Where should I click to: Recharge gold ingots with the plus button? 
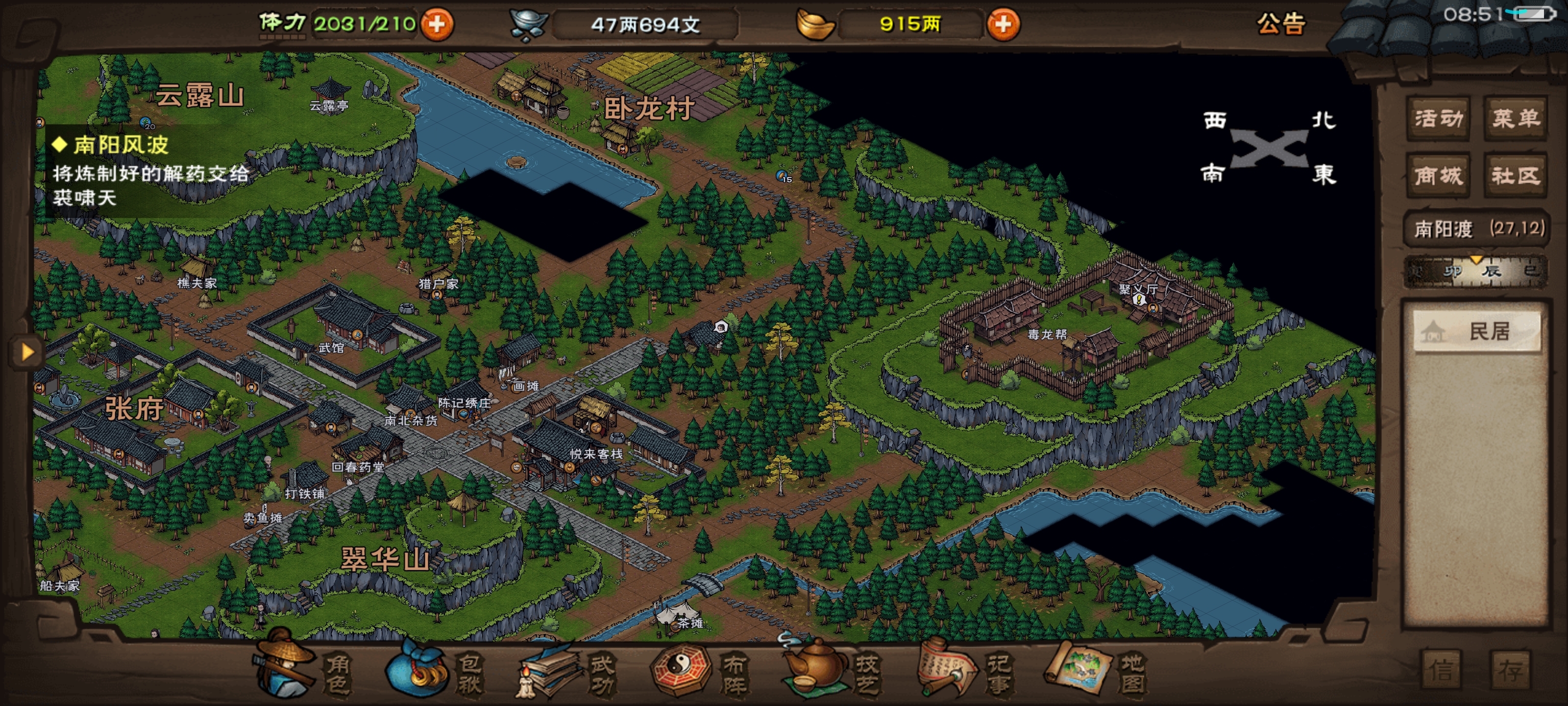coord(1003,25)
